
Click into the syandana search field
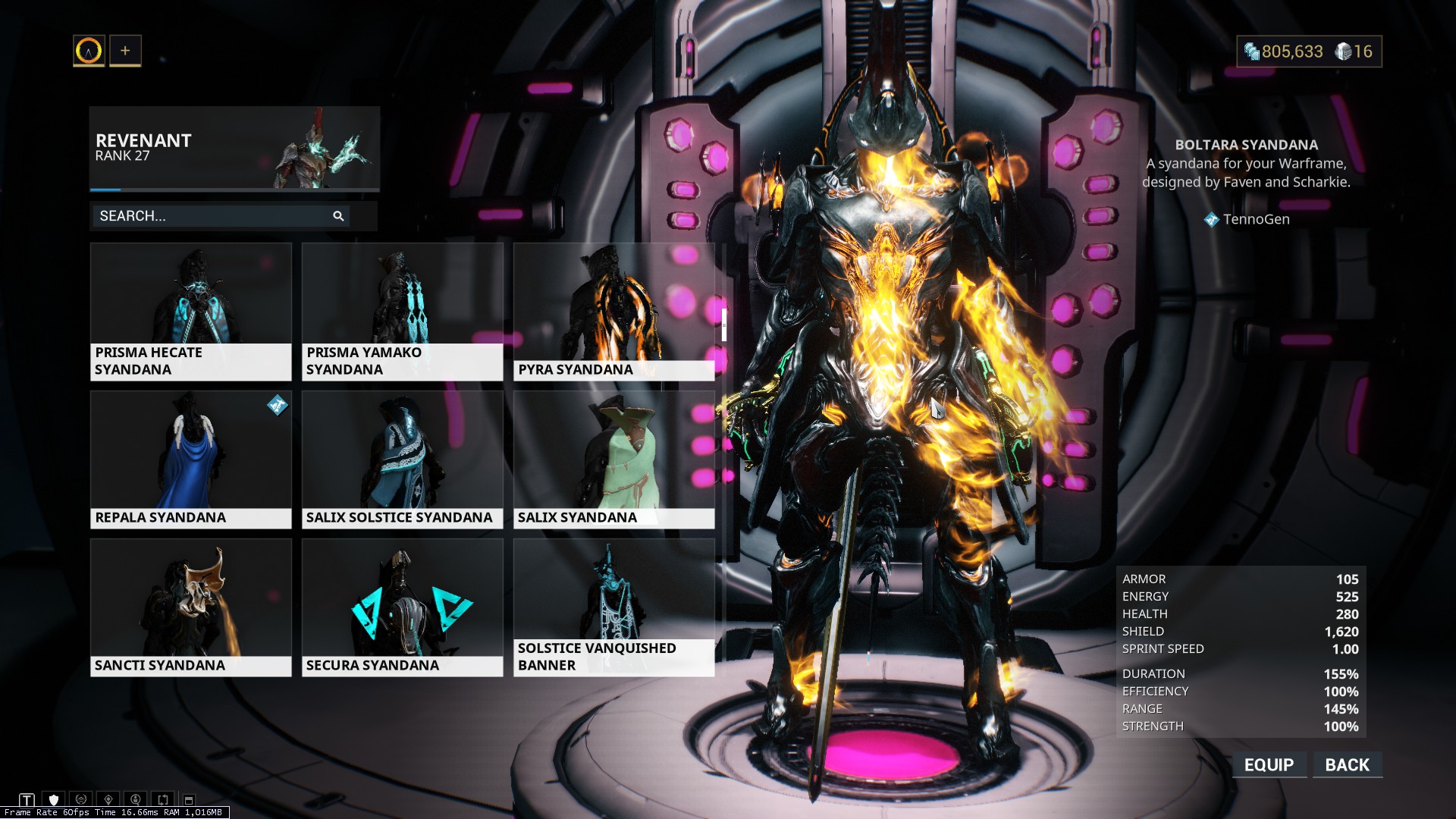(212, 216)
